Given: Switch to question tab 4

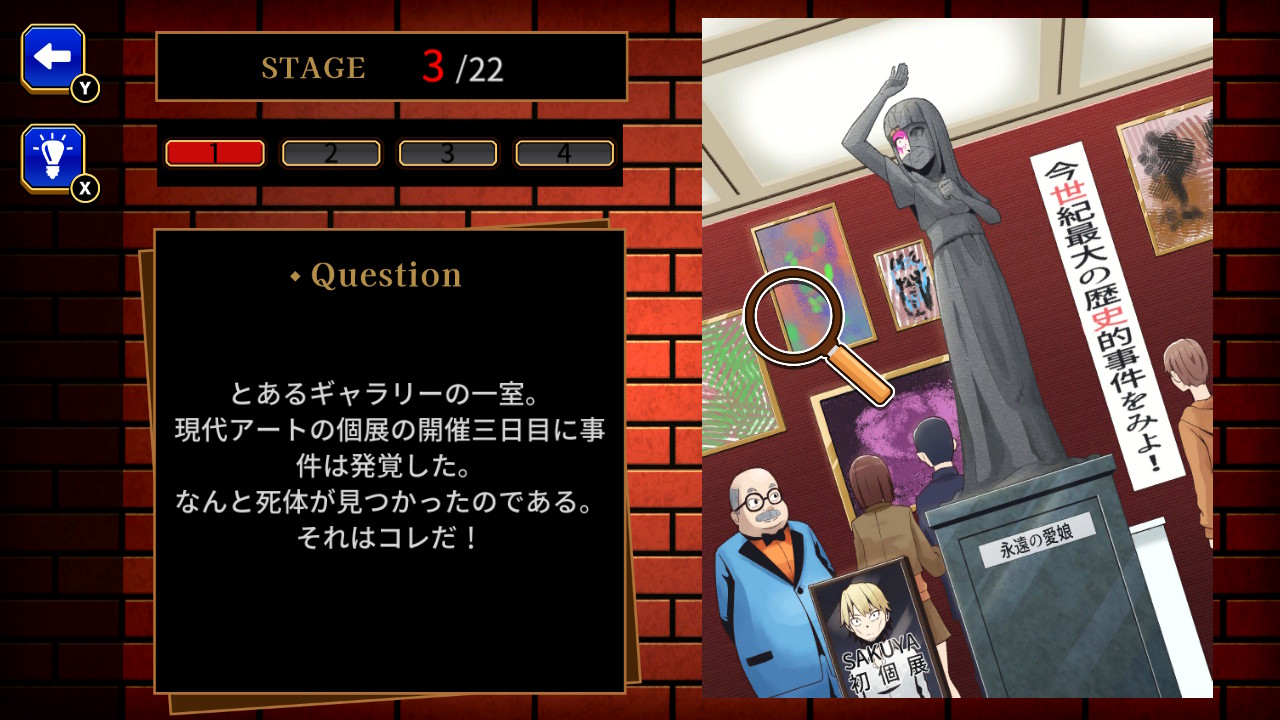Looking at the screenshot, I should point(564,153).
